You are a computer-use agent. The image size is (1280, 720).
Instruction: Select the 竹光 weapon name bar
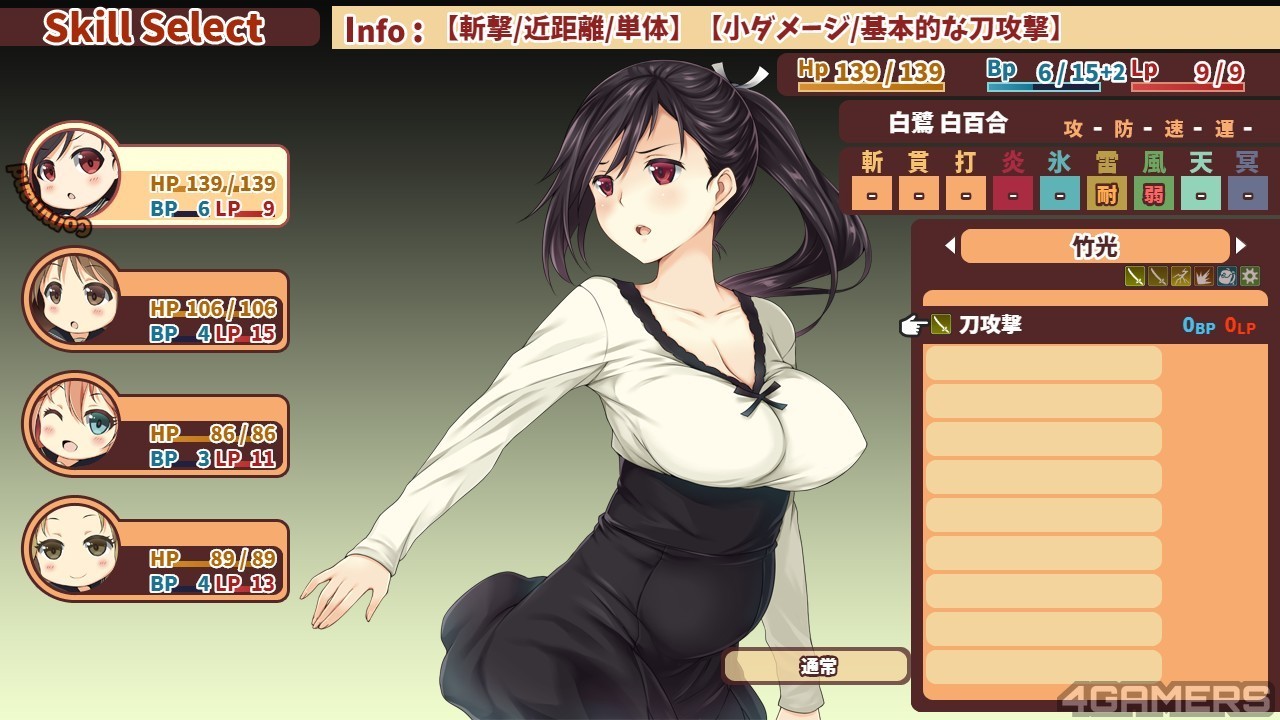(x=1095, y=246)
